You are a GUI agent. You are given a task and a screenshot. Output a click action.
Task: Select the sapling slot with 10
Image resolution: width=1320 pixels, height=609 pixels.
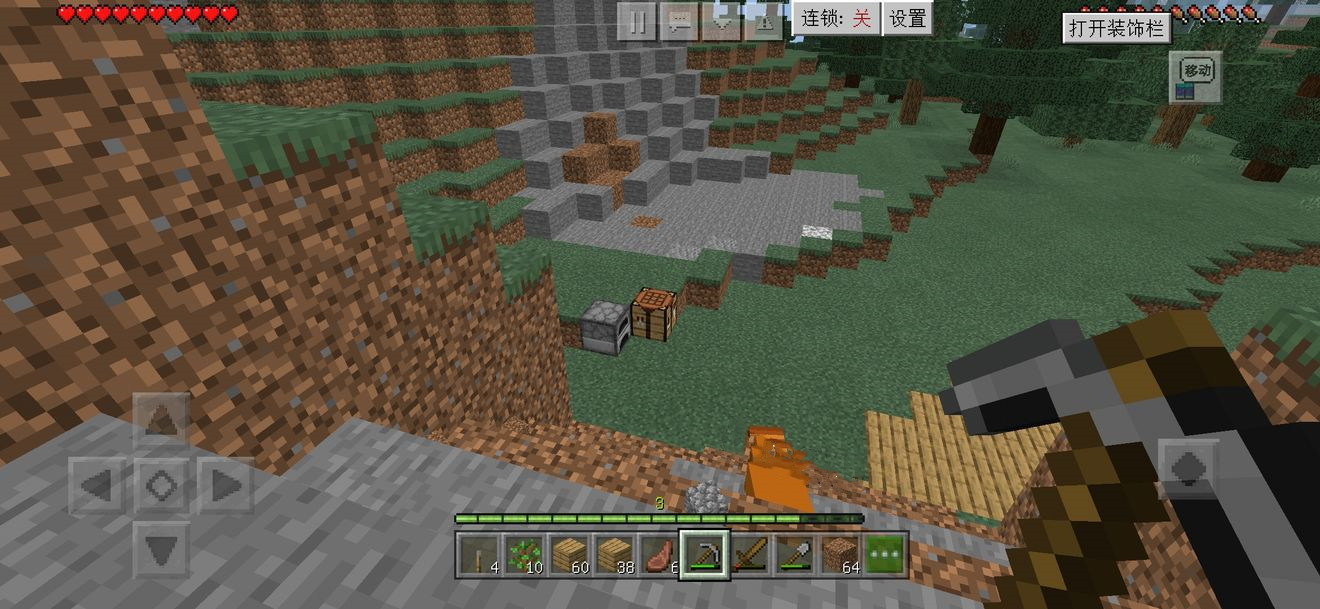525,554
